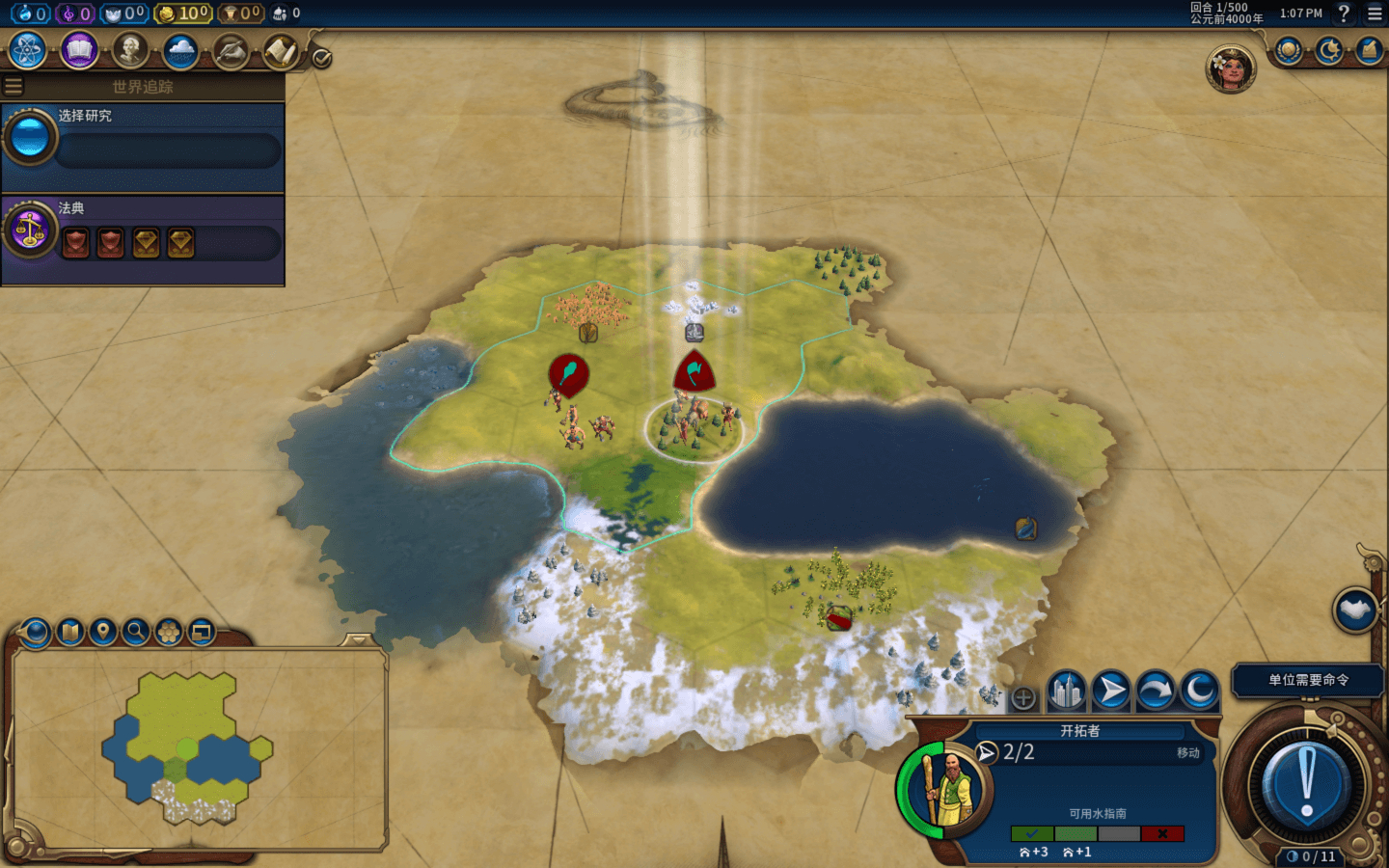
Task: Skip the unit's turn with curved arrow
Action: 1155,692
